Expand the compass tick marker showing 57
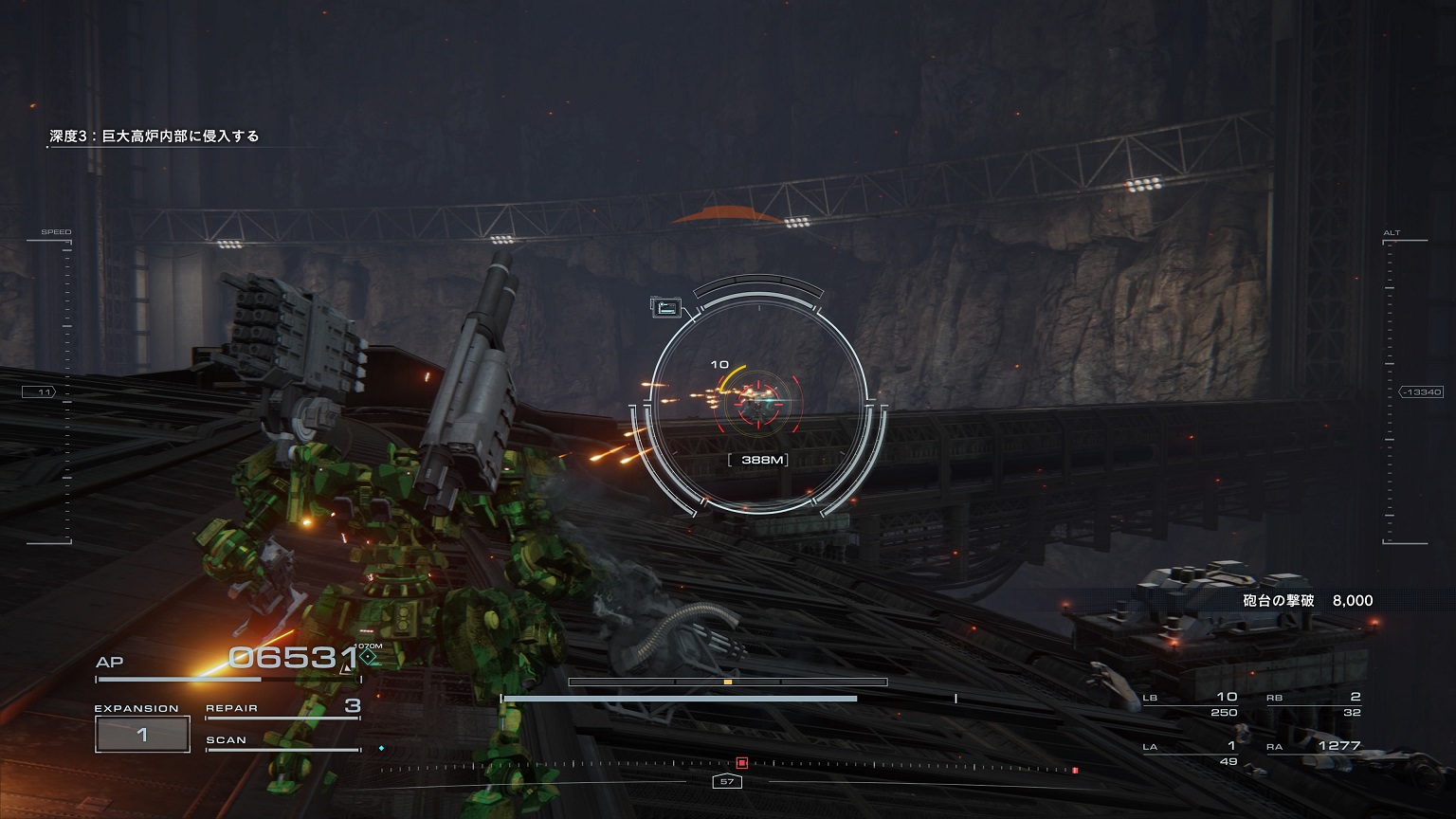The image size is (1456, 819). click(729, 781)
